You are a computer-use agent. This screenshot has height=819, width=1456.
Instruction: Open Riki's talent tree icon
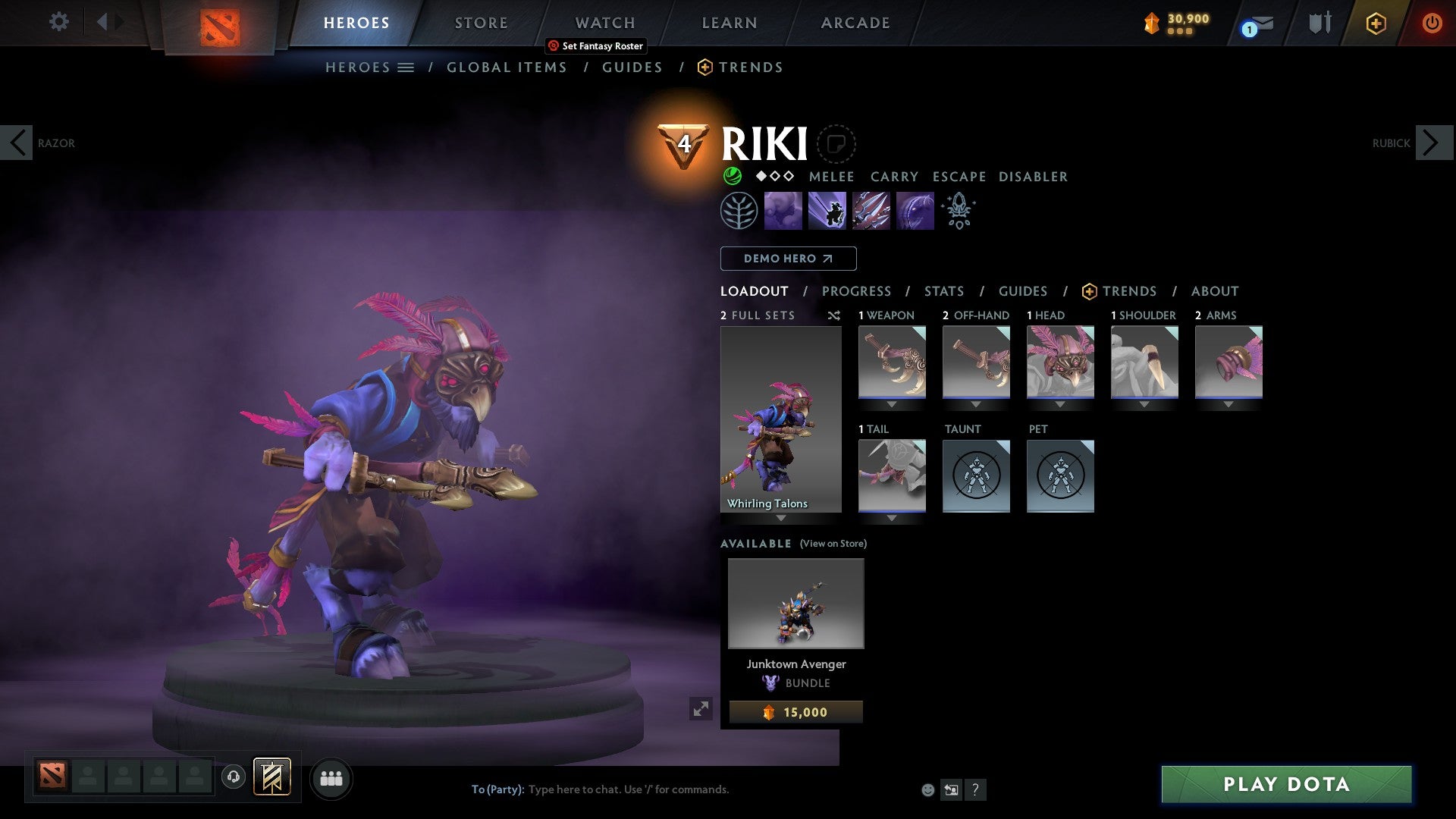click(x=741, y=211)
